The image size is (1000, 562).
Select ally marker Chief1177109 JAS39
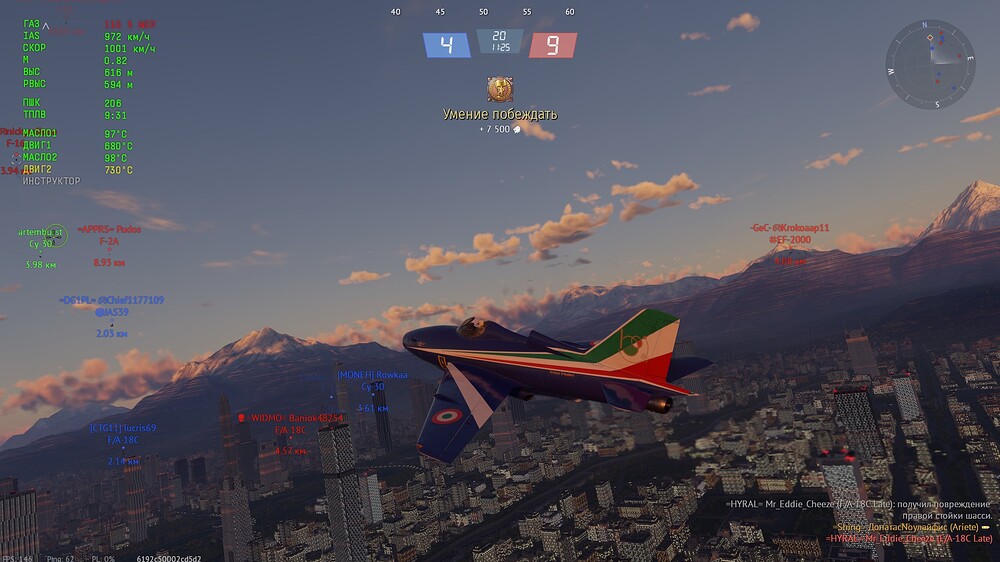click(x=111, y=307)
